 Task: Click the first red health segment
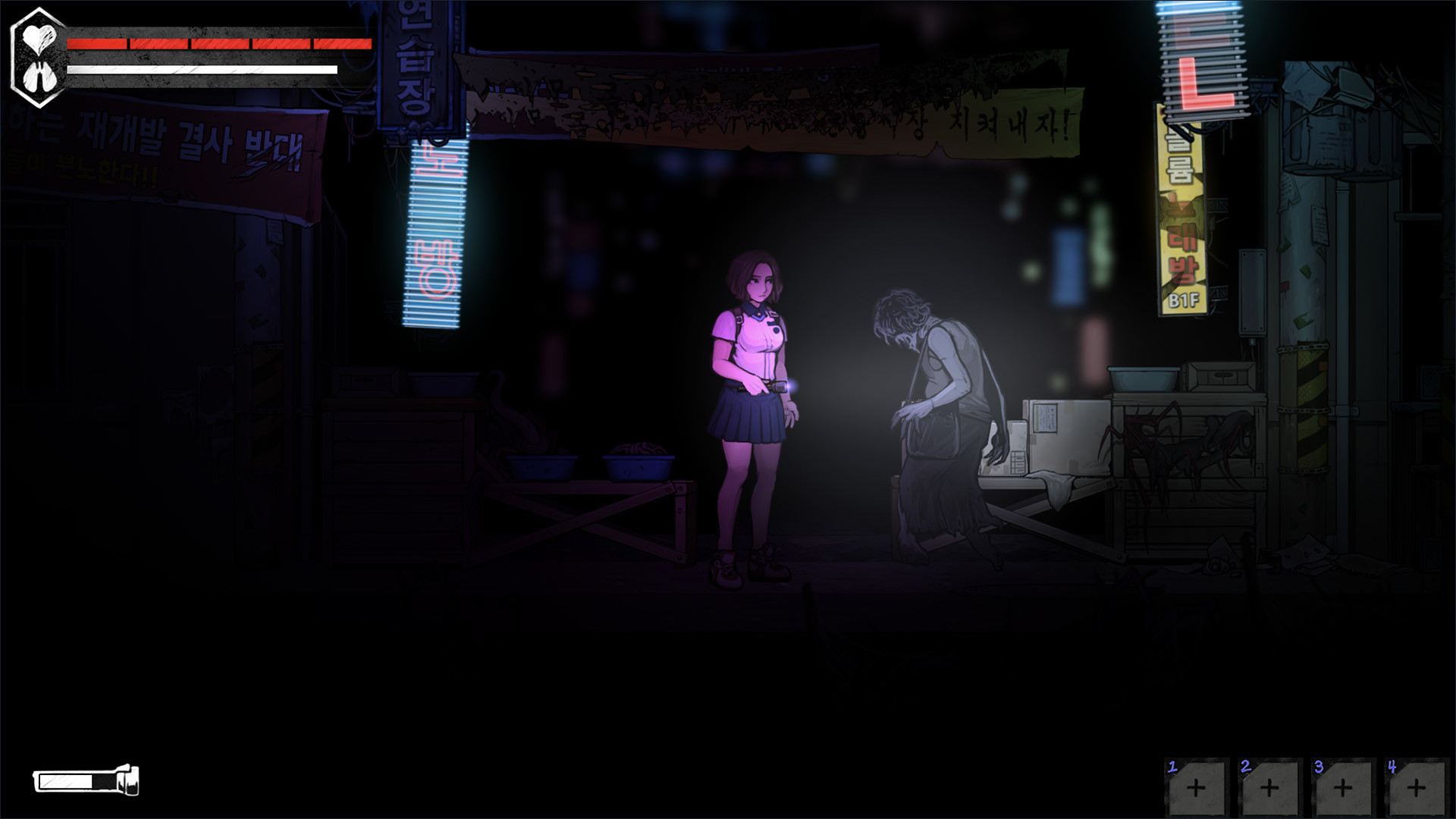(97, 43)
